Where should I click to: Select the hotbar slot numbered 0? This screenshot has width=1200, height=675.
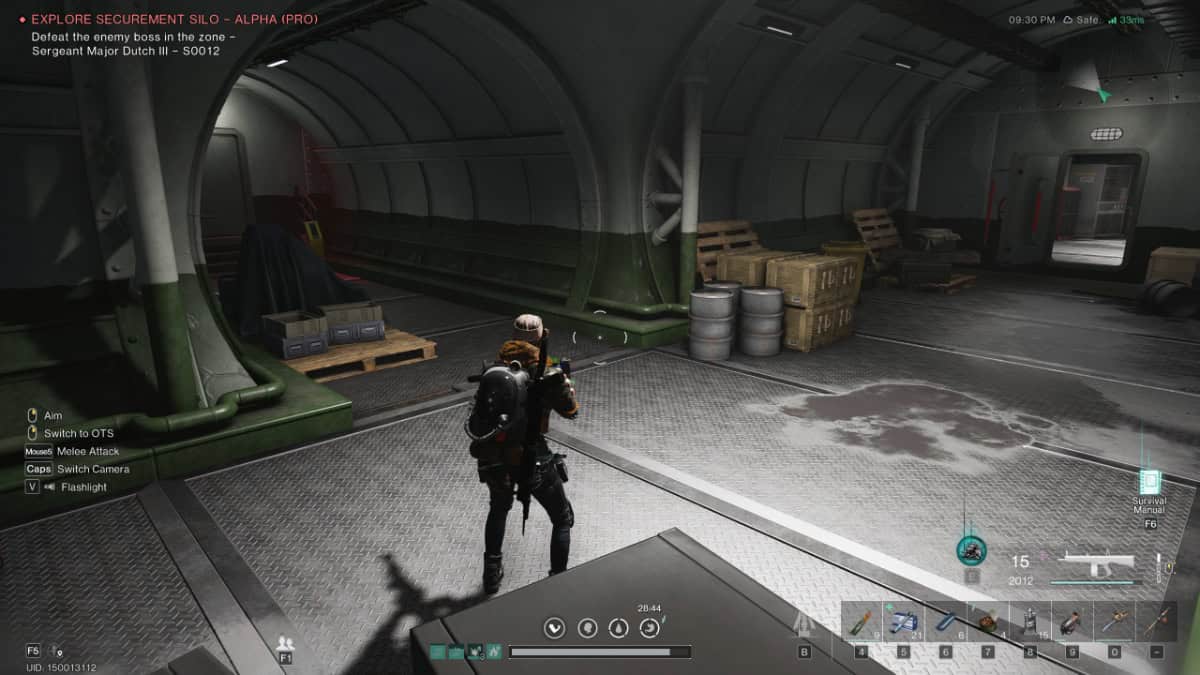coord(1113,621)
